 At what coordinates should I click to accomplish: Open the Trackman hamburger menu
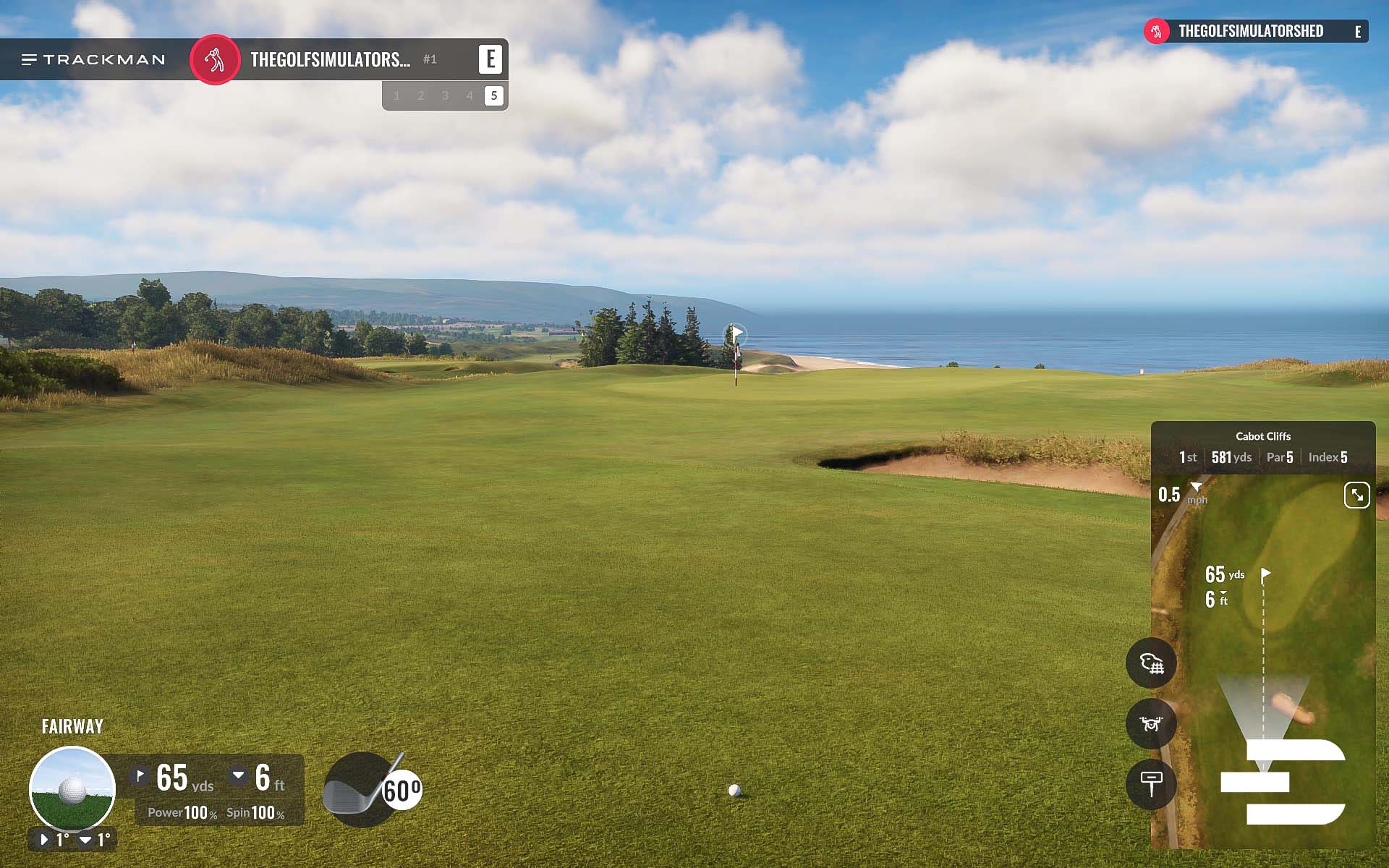pos(29,59)
